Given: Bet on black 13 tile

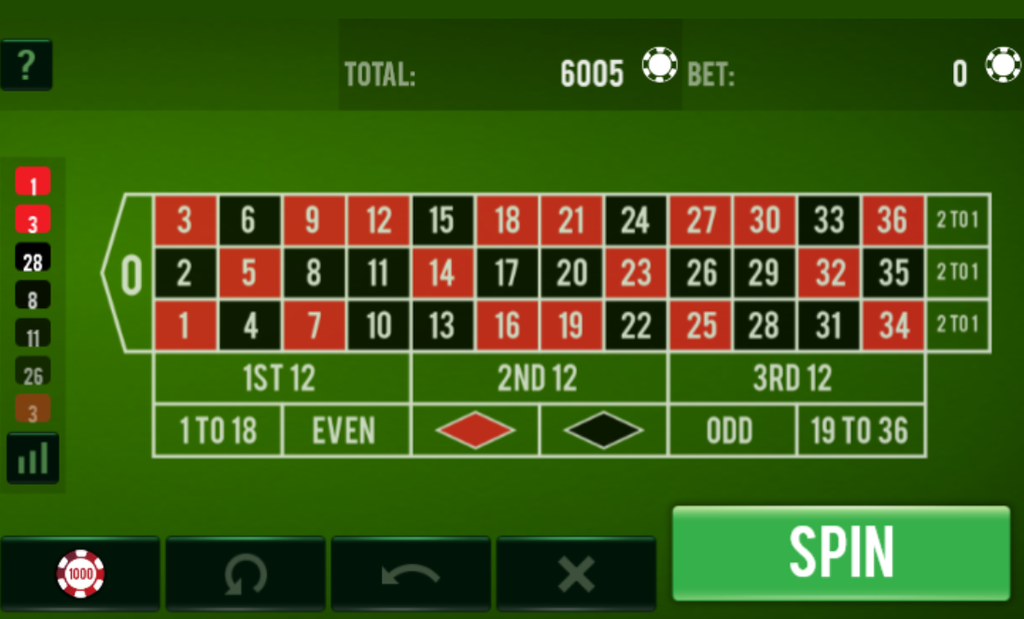Looking at the screenshot, I should pos(442,325).
